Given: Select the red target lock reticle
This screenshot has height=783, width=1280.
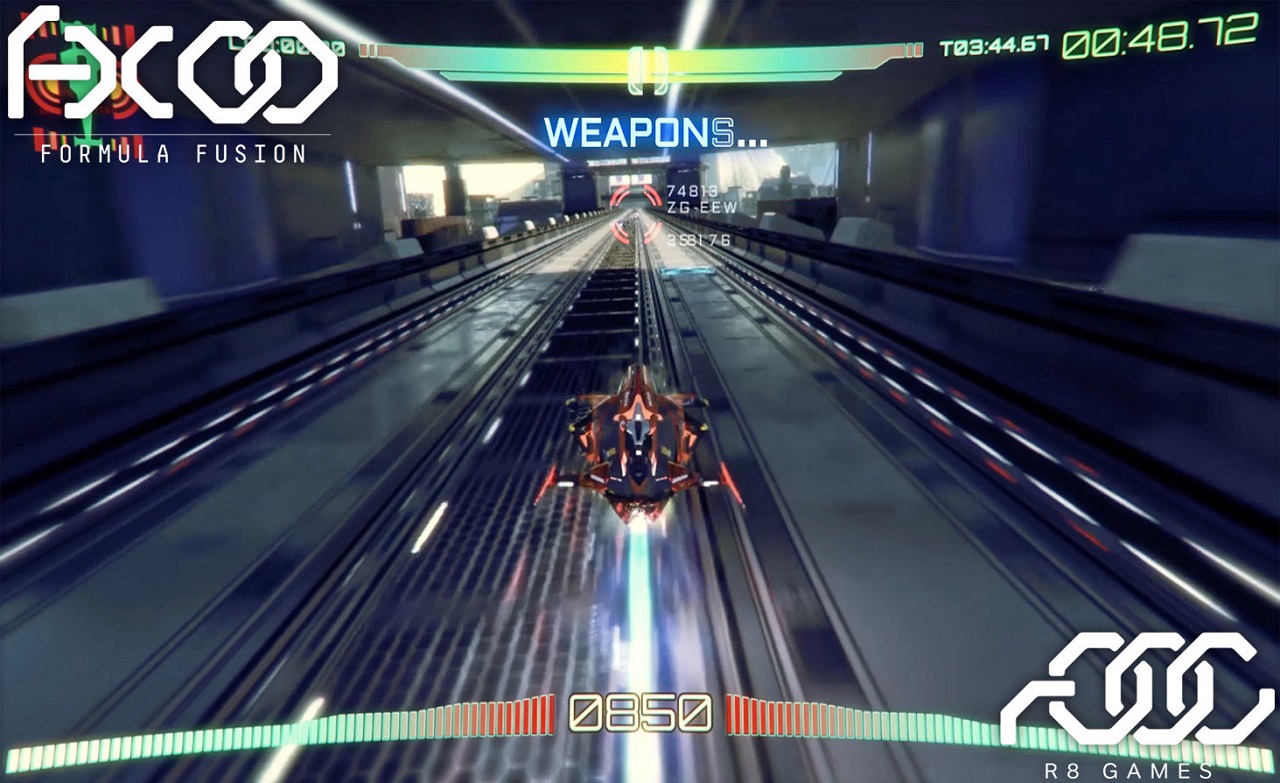Looking at the screenshot, I should tap(636, 213).
